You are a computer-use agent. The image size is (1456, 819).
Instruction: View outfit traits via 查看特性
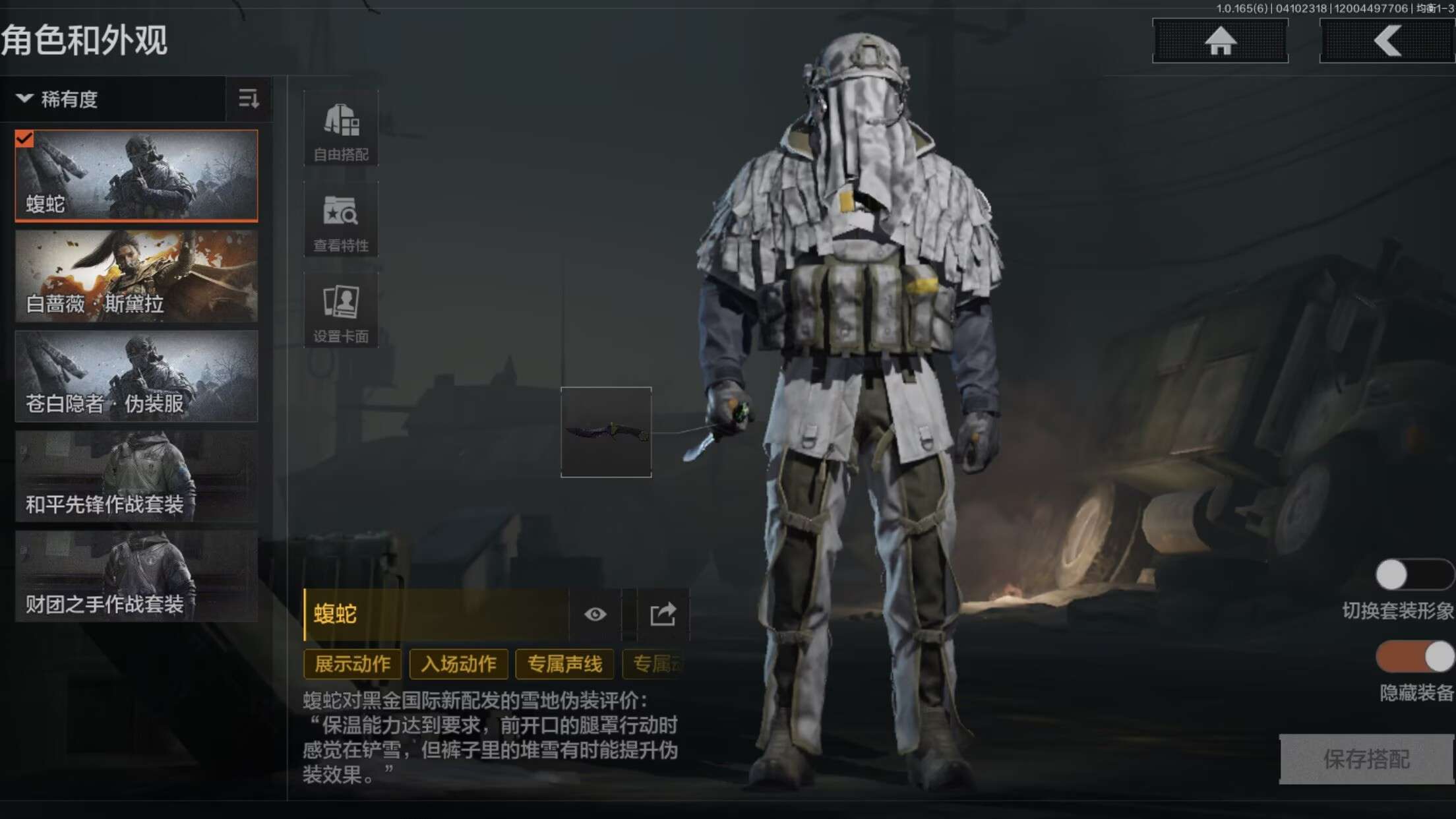[x=341, y=220]
